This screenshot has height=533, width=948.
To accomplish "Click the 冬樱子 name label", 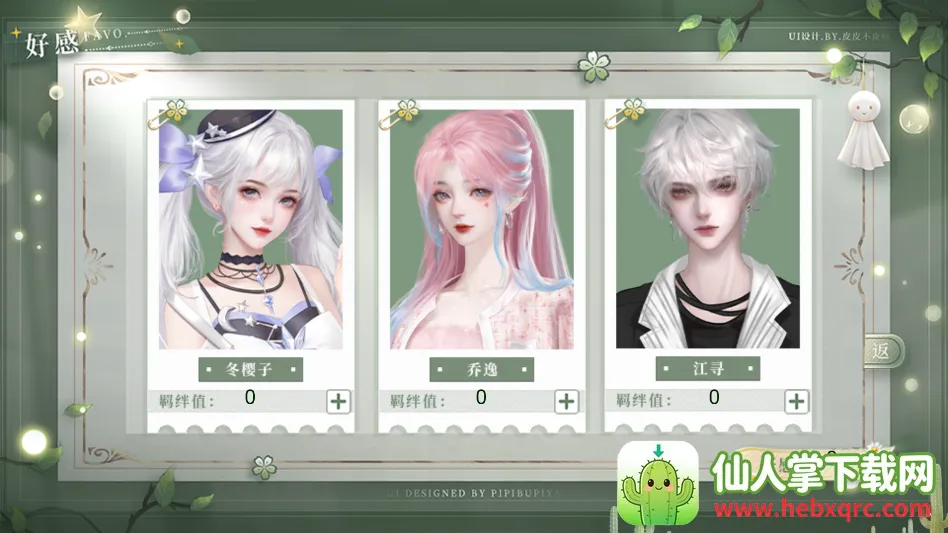I will tap(250, 369).
